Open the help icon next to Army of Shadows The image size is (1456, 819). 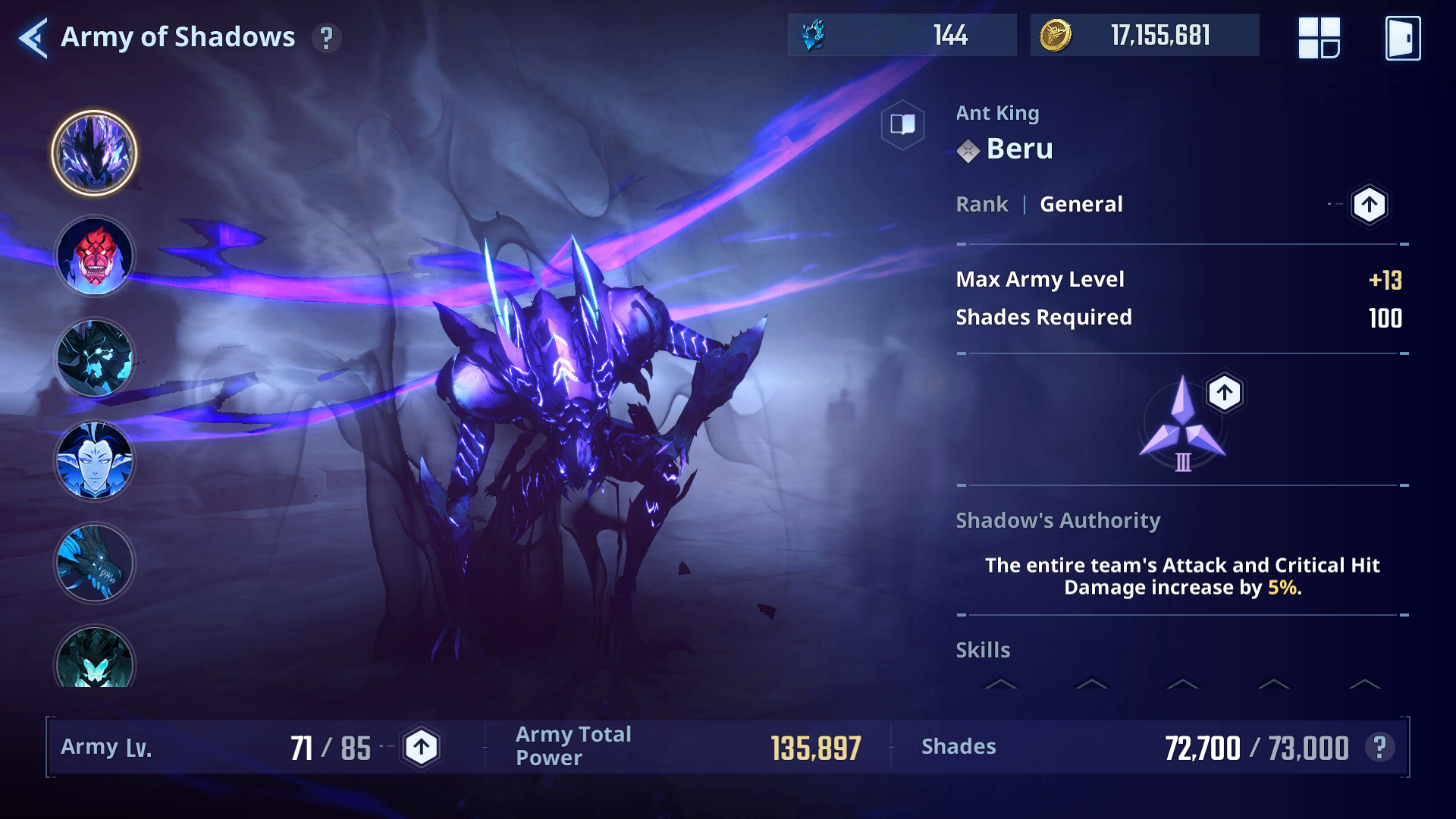pyautogui.click(x=326, y=38)
